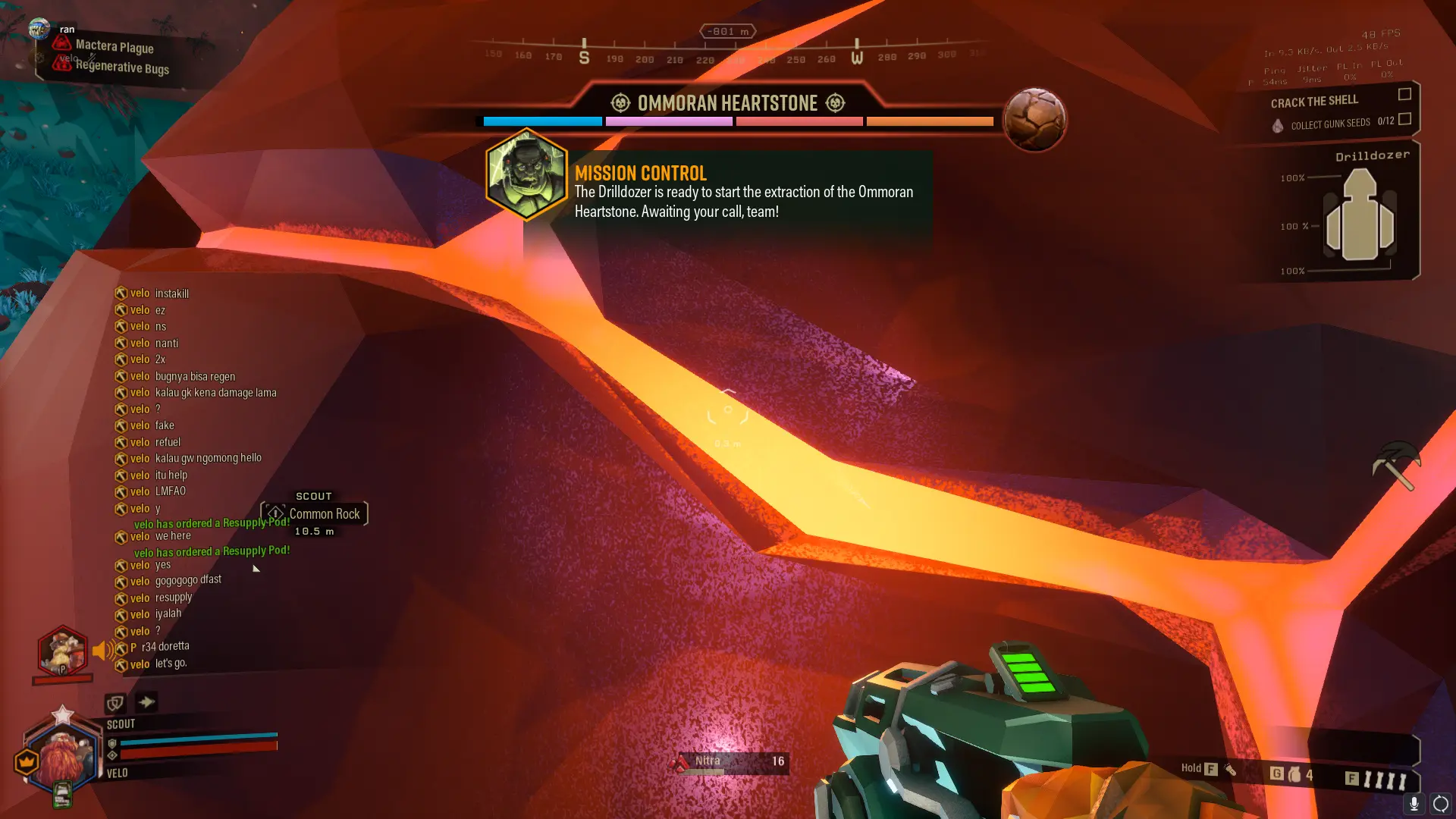Image resolution: width=1456 pixels, height=819 pixels.
Task: Click the circular arrows overlay button
Action: click(1440, 804)
